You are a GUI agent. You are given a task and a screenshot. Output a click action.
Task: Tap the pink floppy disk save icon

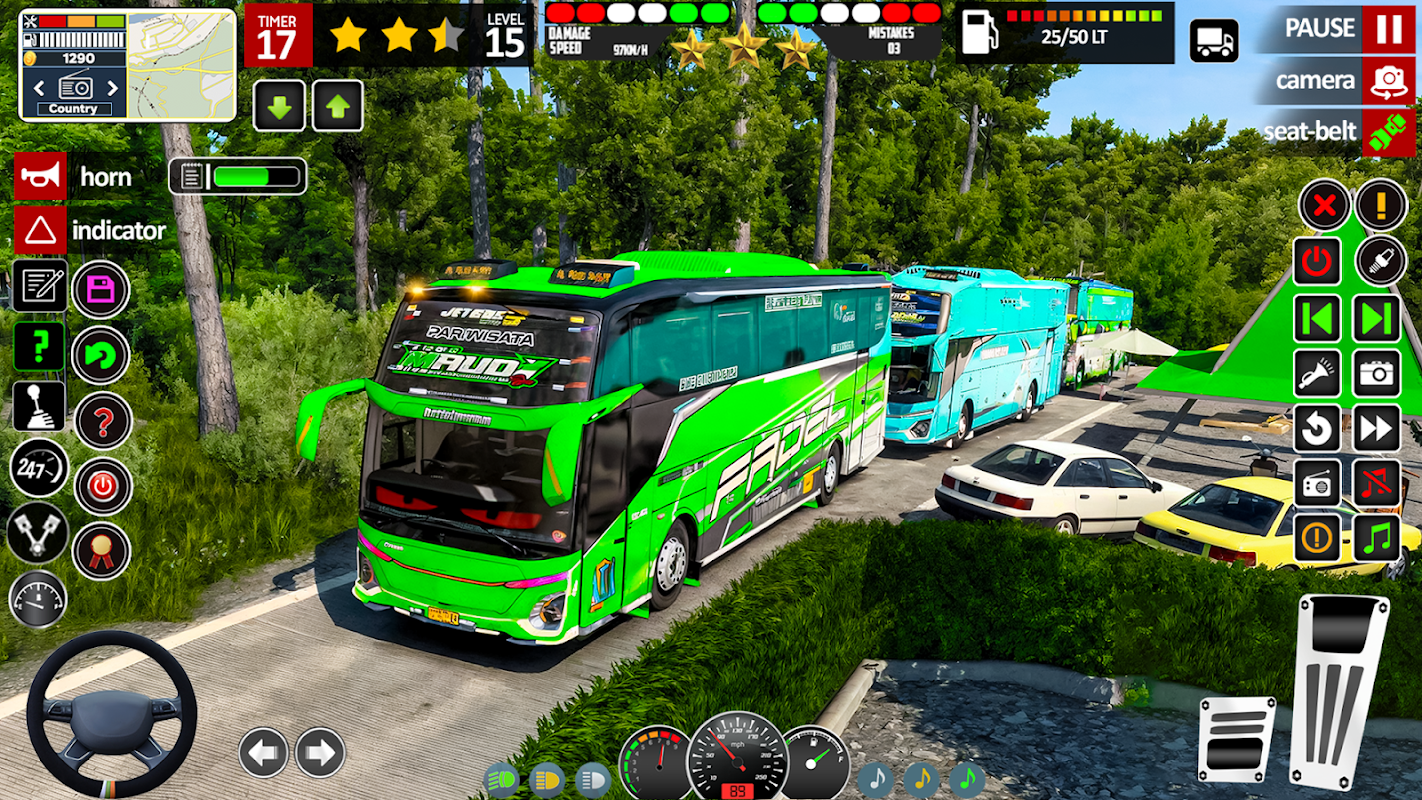101,290
